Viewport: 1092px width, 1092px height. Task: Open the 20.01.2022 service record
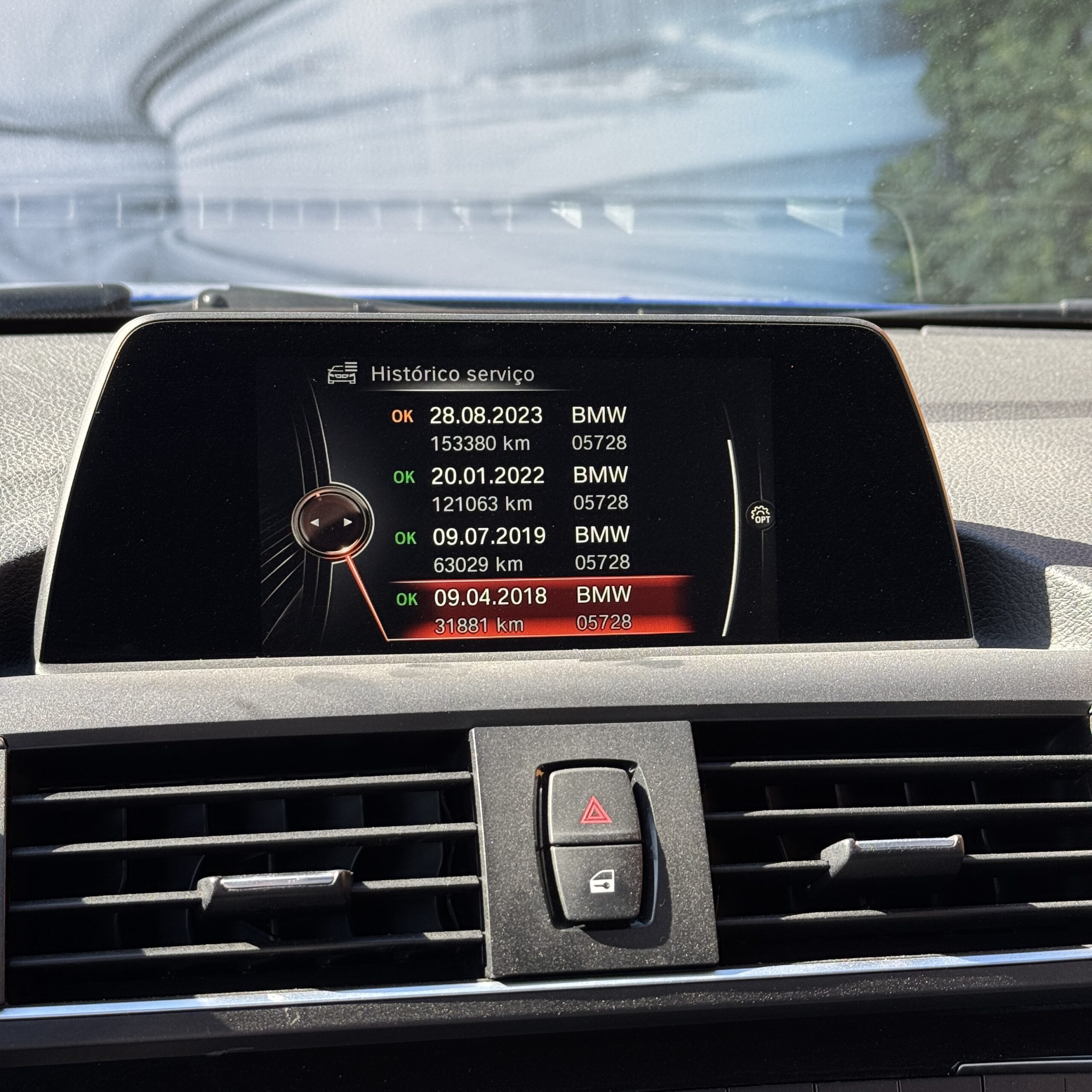click(511, 489)
